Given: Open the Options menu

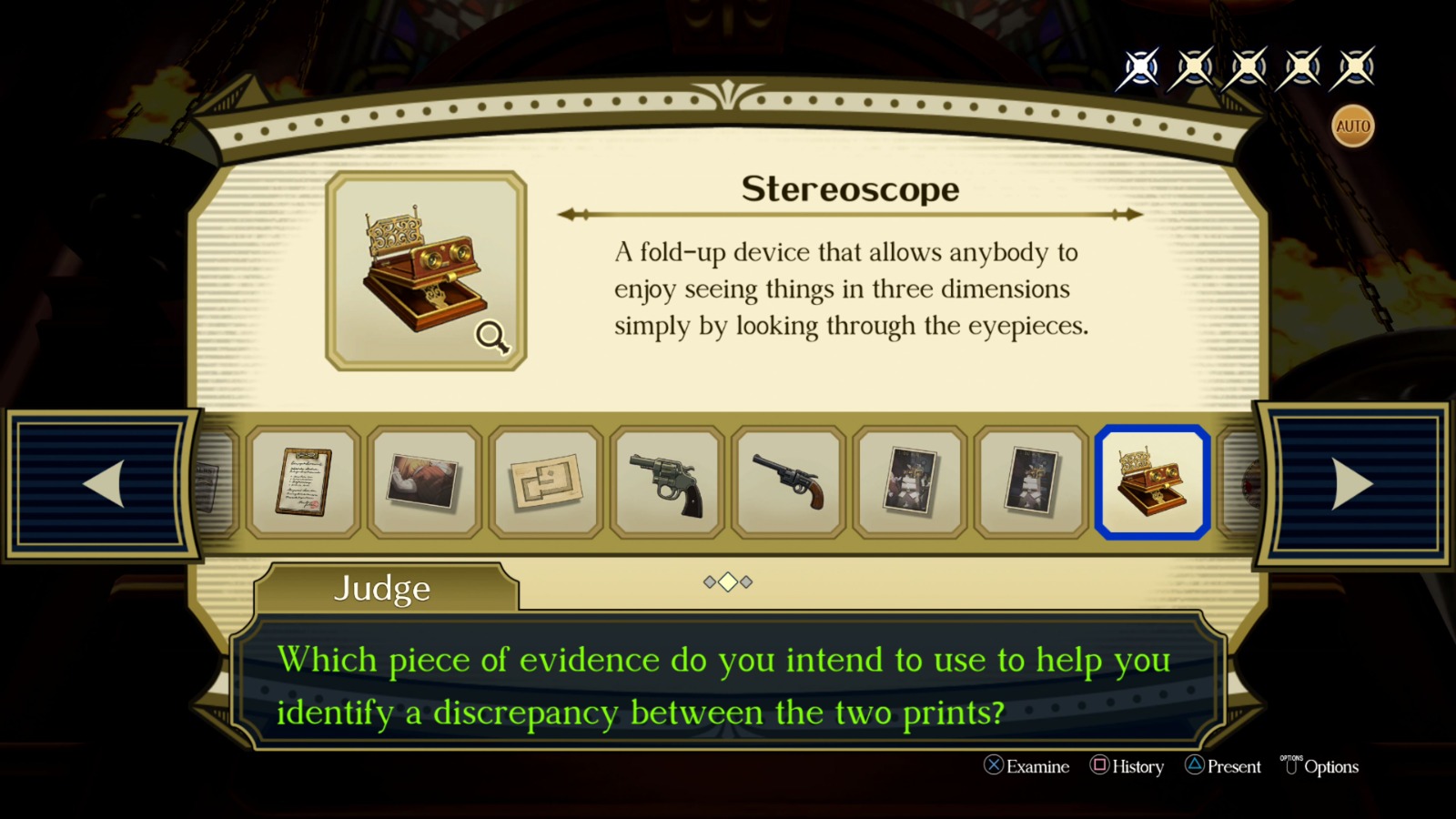Looking at the screenshot, I should tap(1322, 767).
